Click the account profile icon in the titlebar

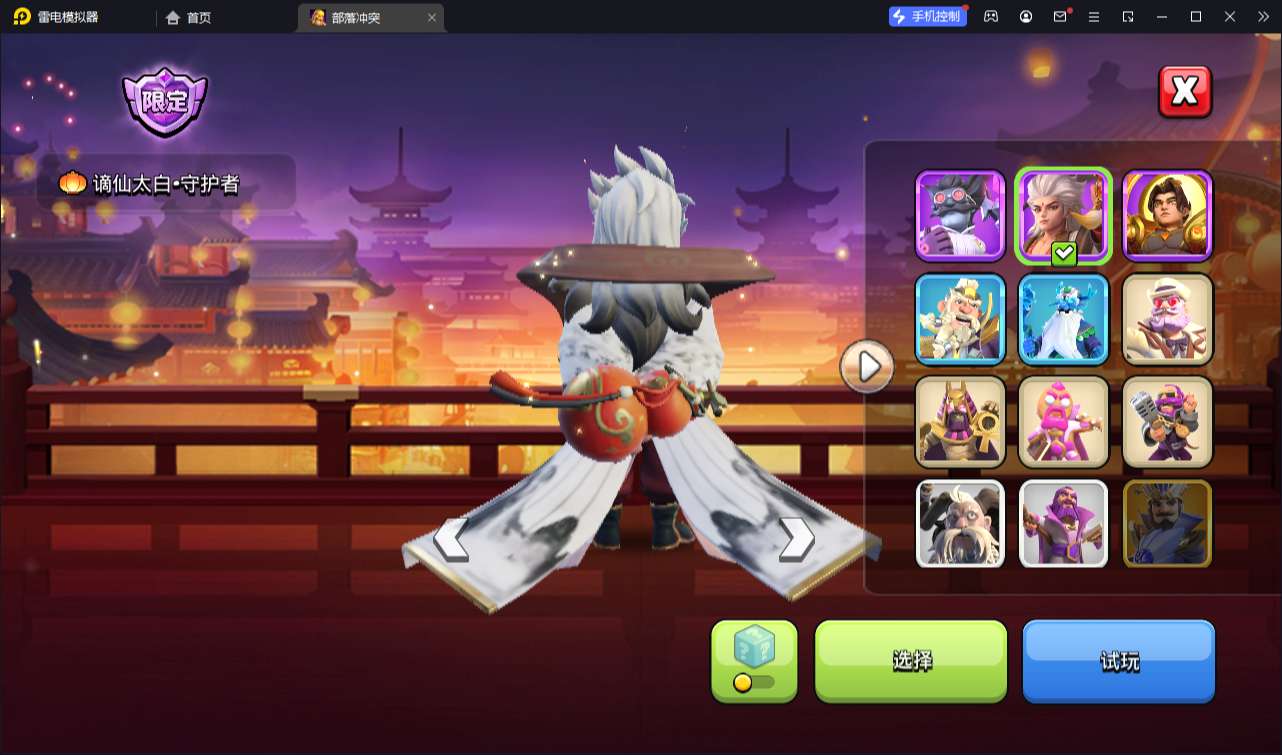(1025, 17)
